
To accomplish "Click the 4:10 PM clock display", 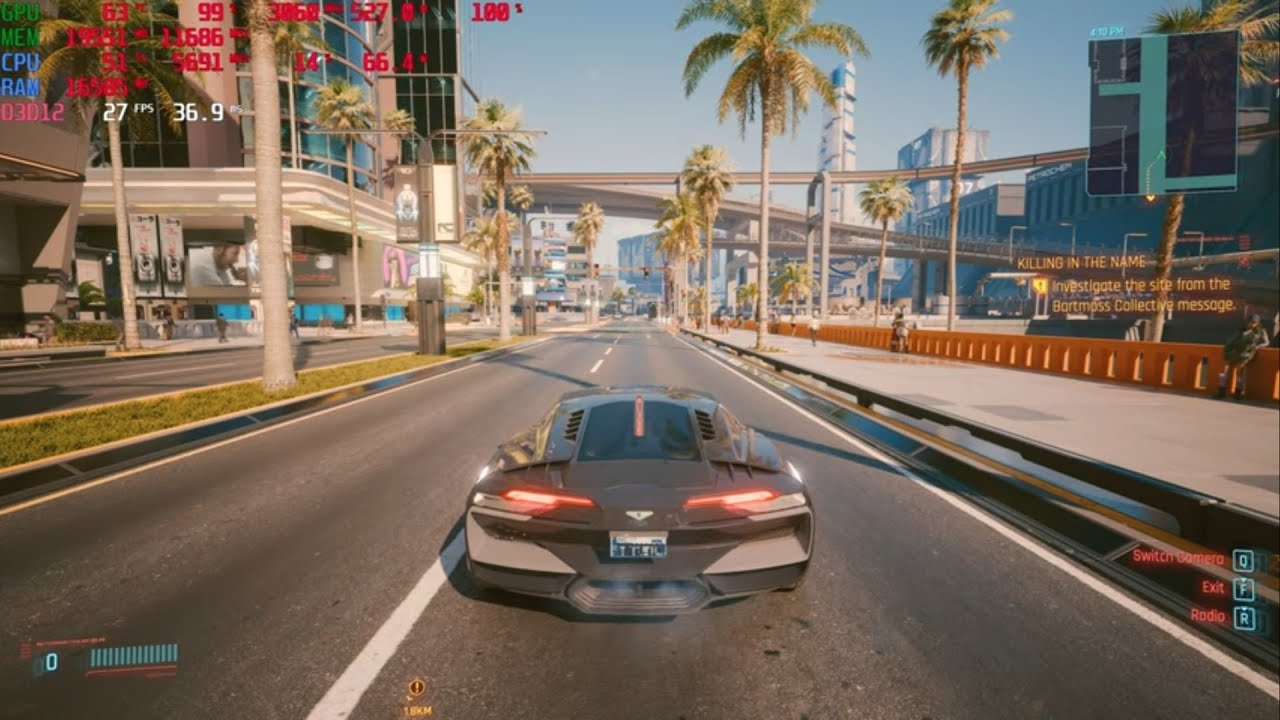I will coord(1108,30).
